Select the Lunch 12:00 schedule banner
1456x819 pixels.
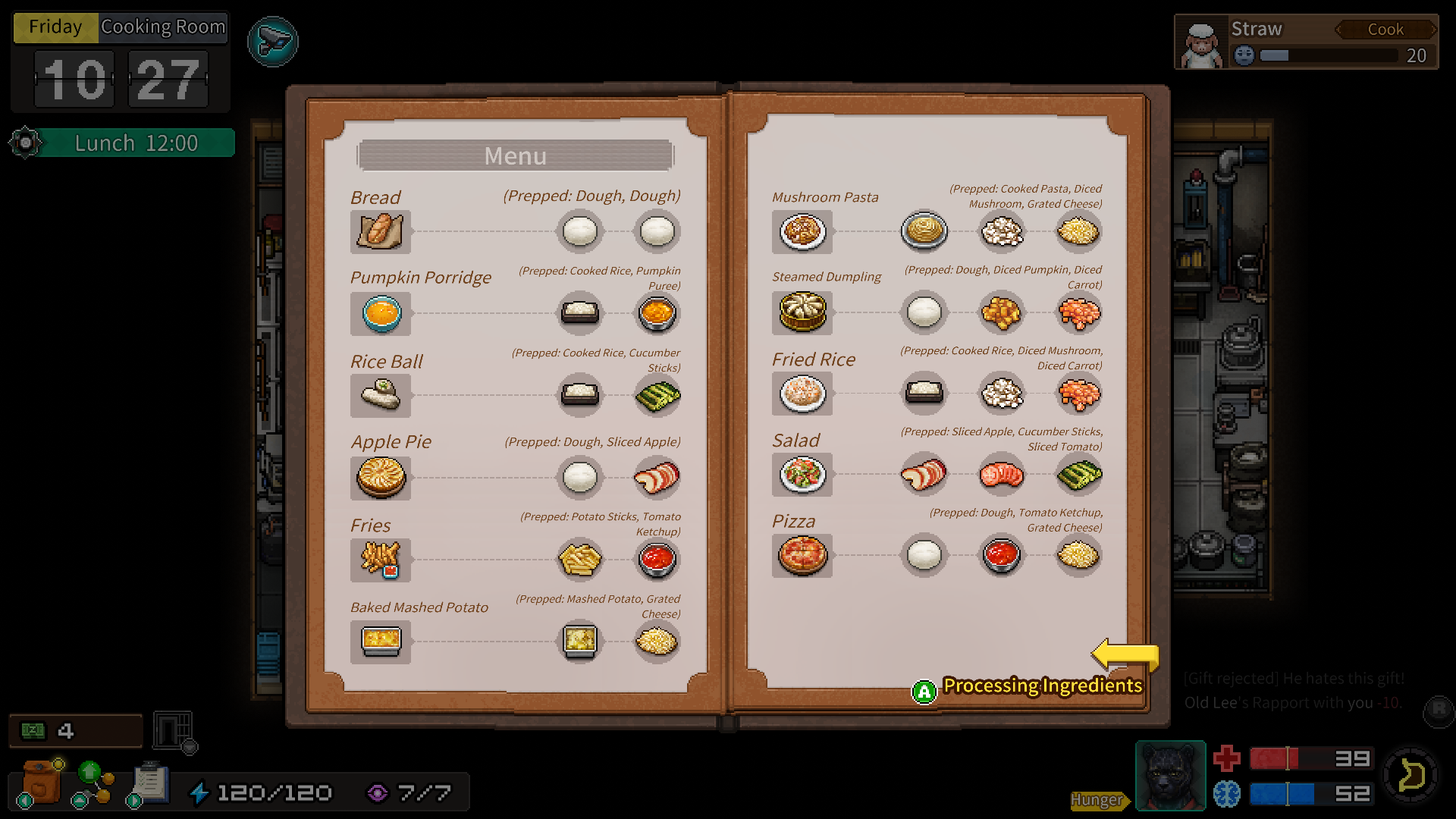tap(136, 143)
